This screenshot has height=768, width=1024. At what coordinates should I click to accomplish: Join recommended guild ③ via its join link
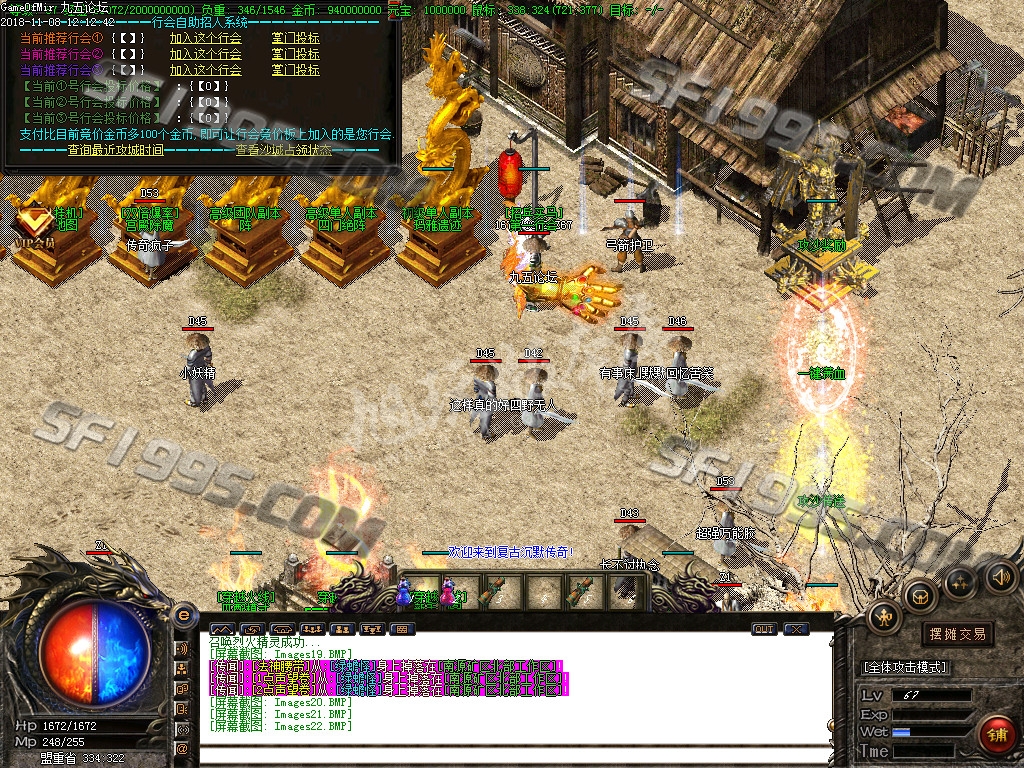pos(205,70)
